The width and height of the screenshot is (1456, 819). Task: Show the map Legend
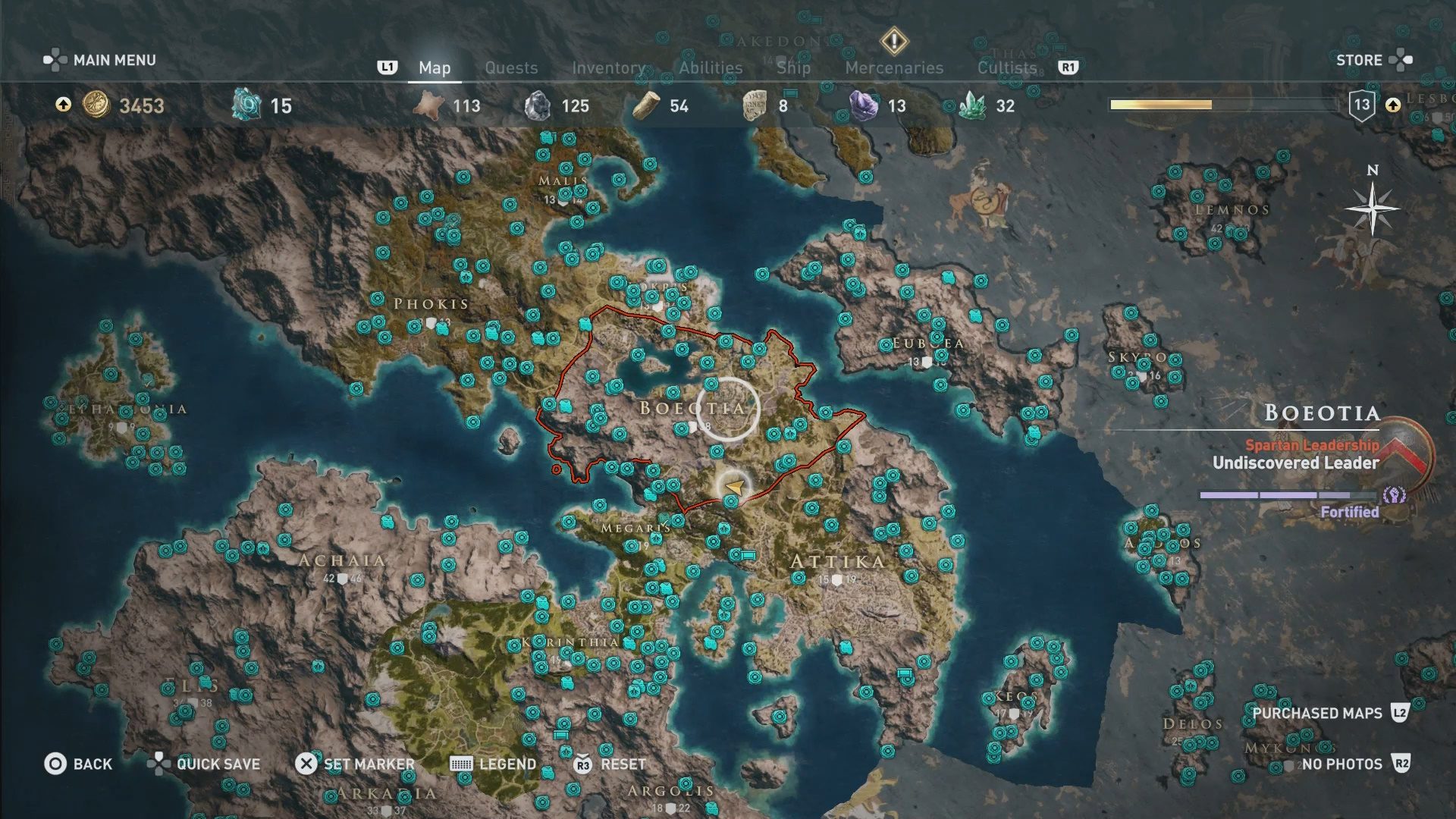point(494,764)
